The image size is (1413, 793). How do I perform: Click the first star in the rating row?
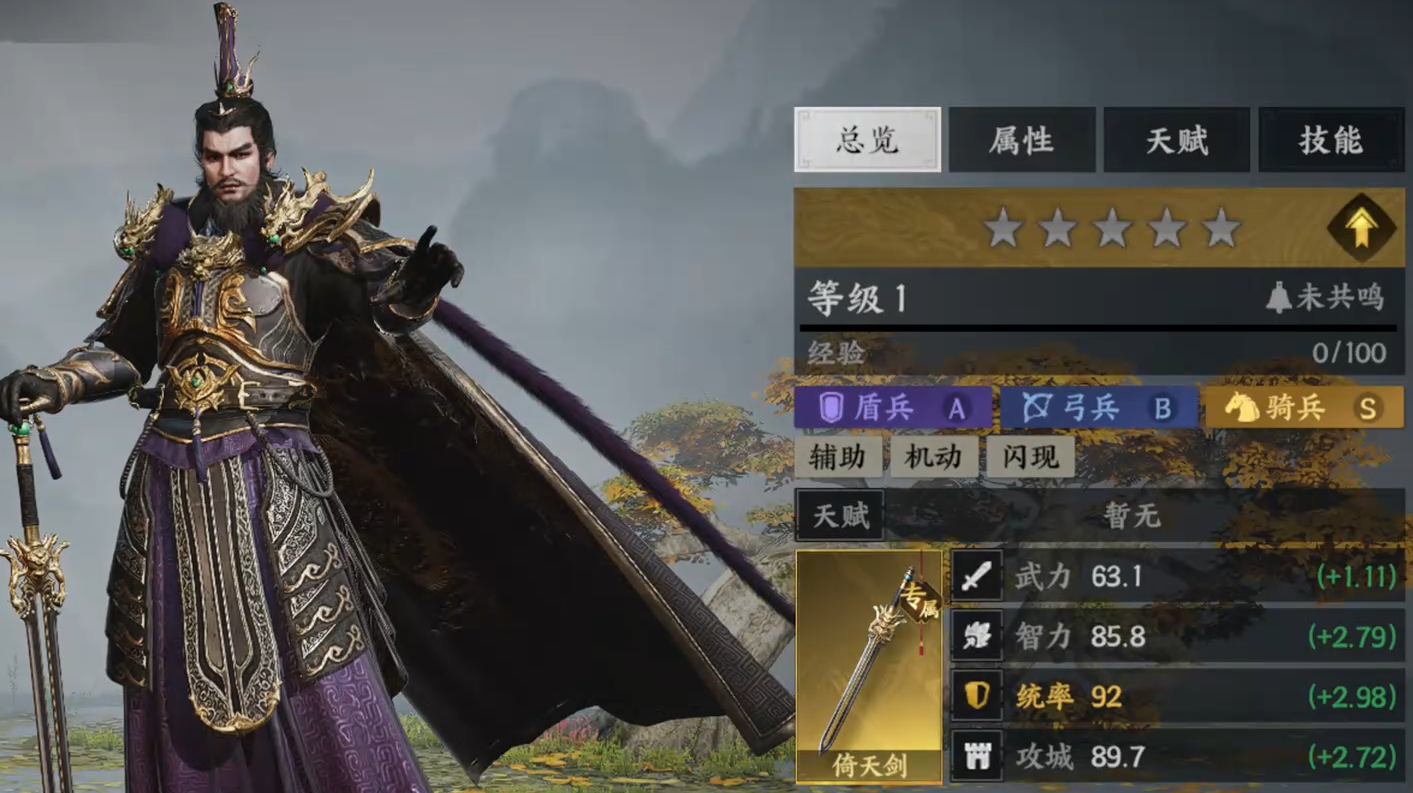pyautogui.click(x=1002, y=228)
